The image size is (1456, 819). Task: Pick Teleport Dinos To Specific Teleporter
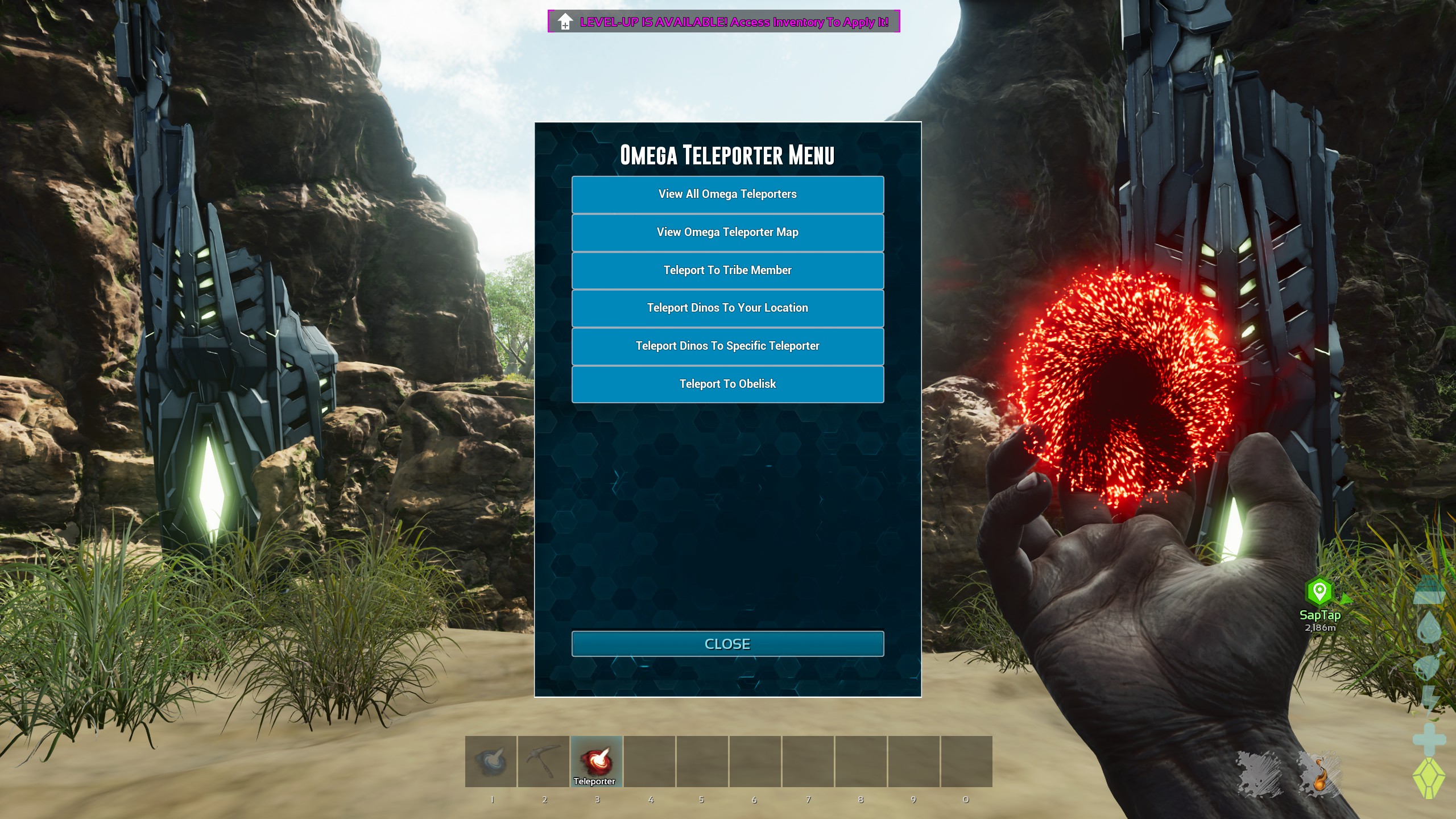727,346
